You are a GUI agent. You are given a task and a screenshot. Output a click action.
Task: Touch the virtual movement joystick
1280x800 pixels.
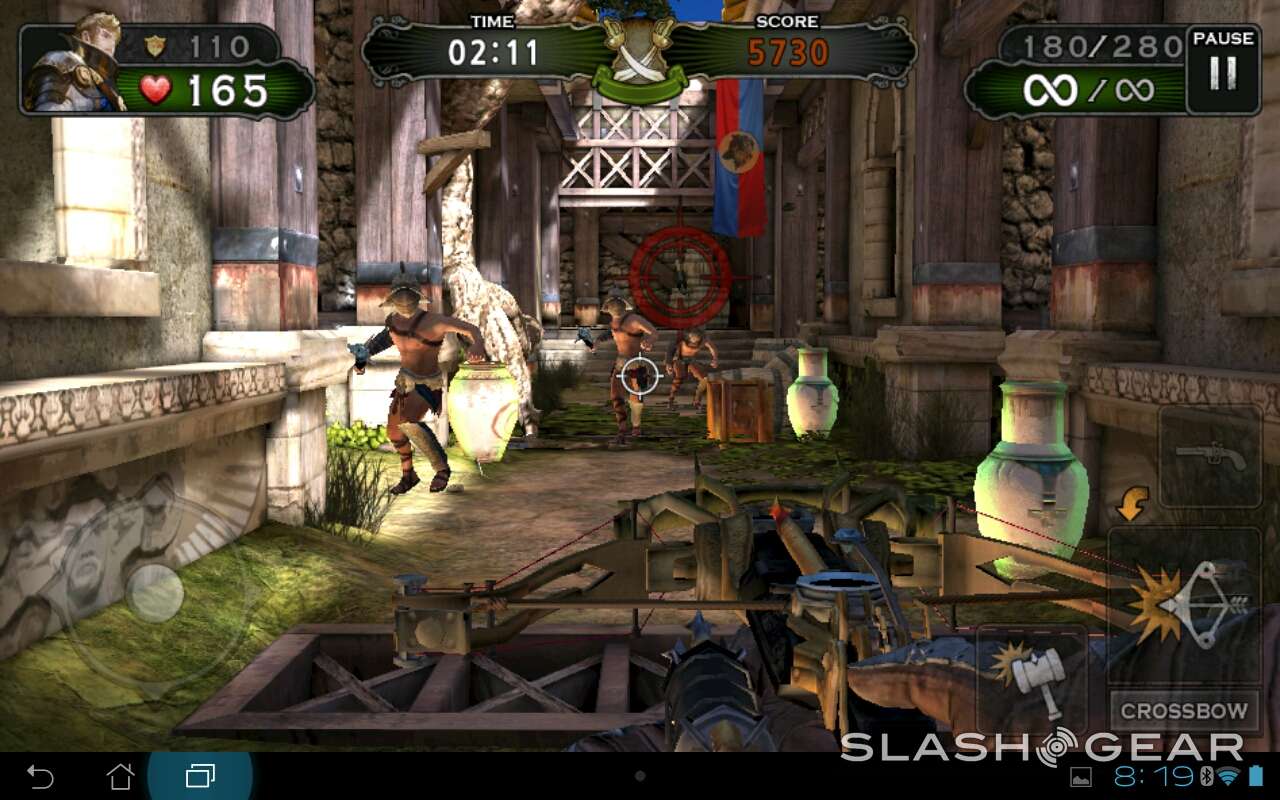click(x=155, y=592)
